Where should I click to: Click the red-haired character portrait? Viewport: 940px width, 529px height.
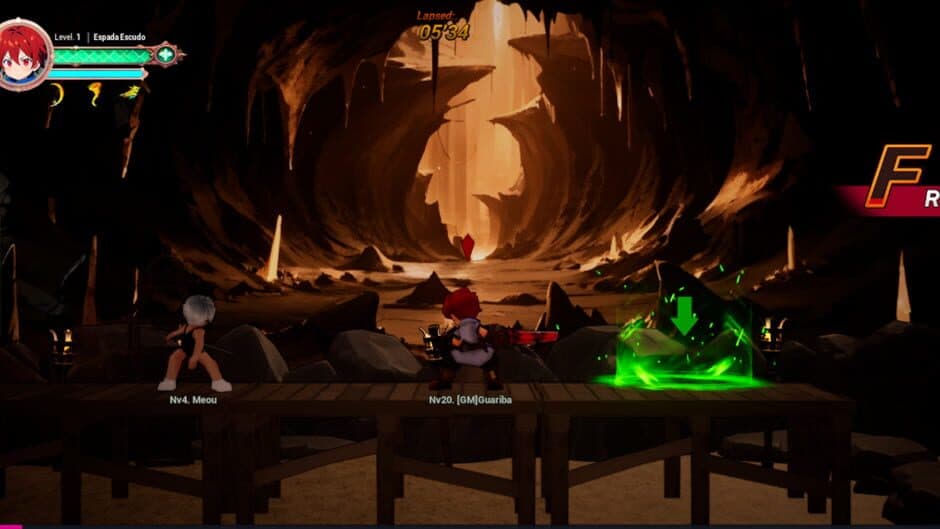tap(24, 53)
